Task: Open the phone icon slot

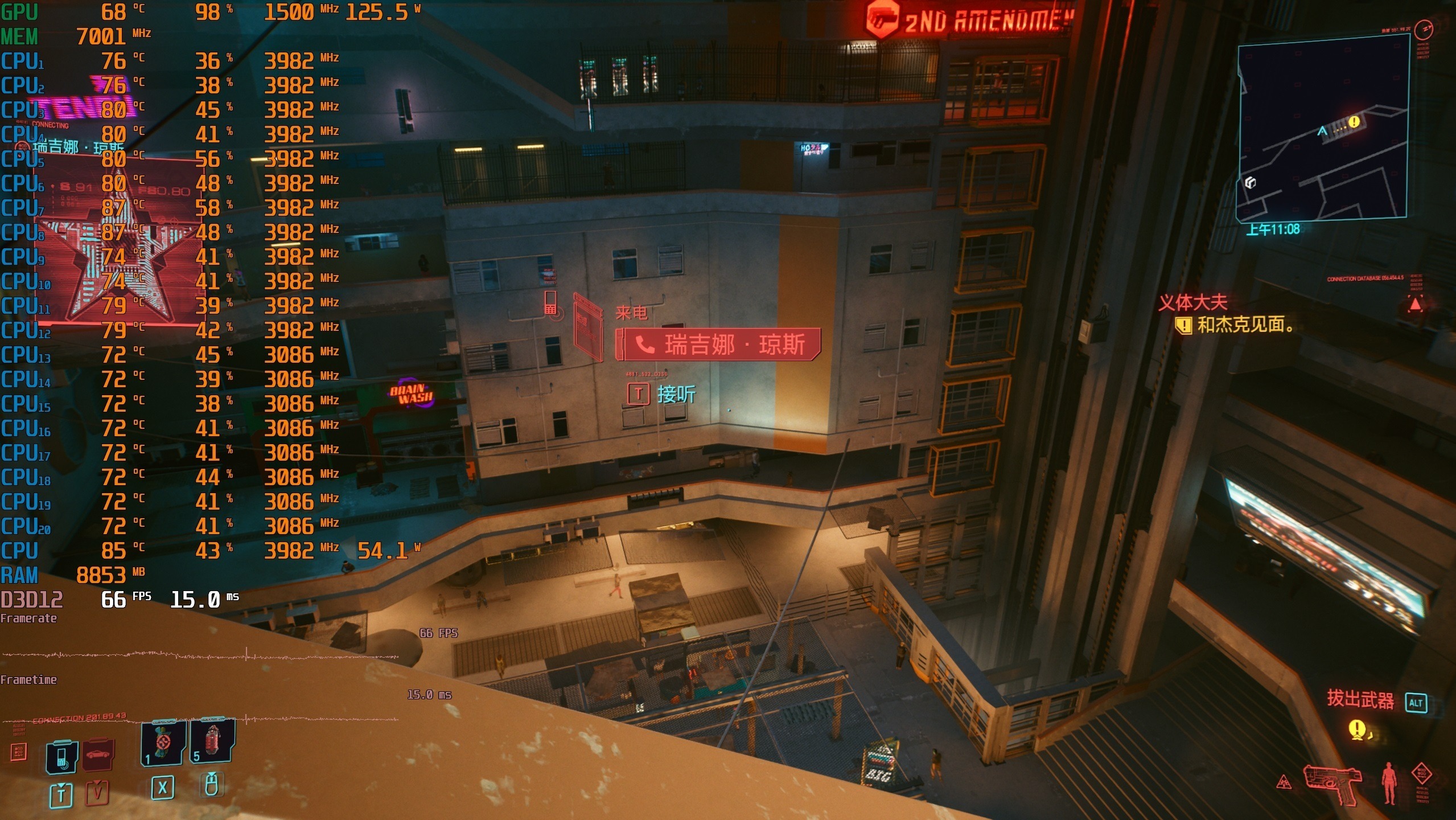Action: tap(61, 757)
